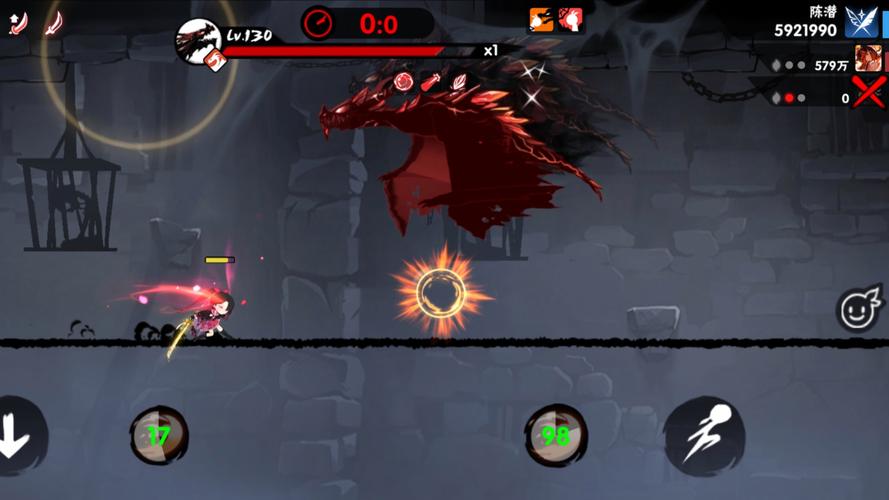Inspect the orange beast buff icon
Viewport: 889px width, 500px height.
click(542, 19)
